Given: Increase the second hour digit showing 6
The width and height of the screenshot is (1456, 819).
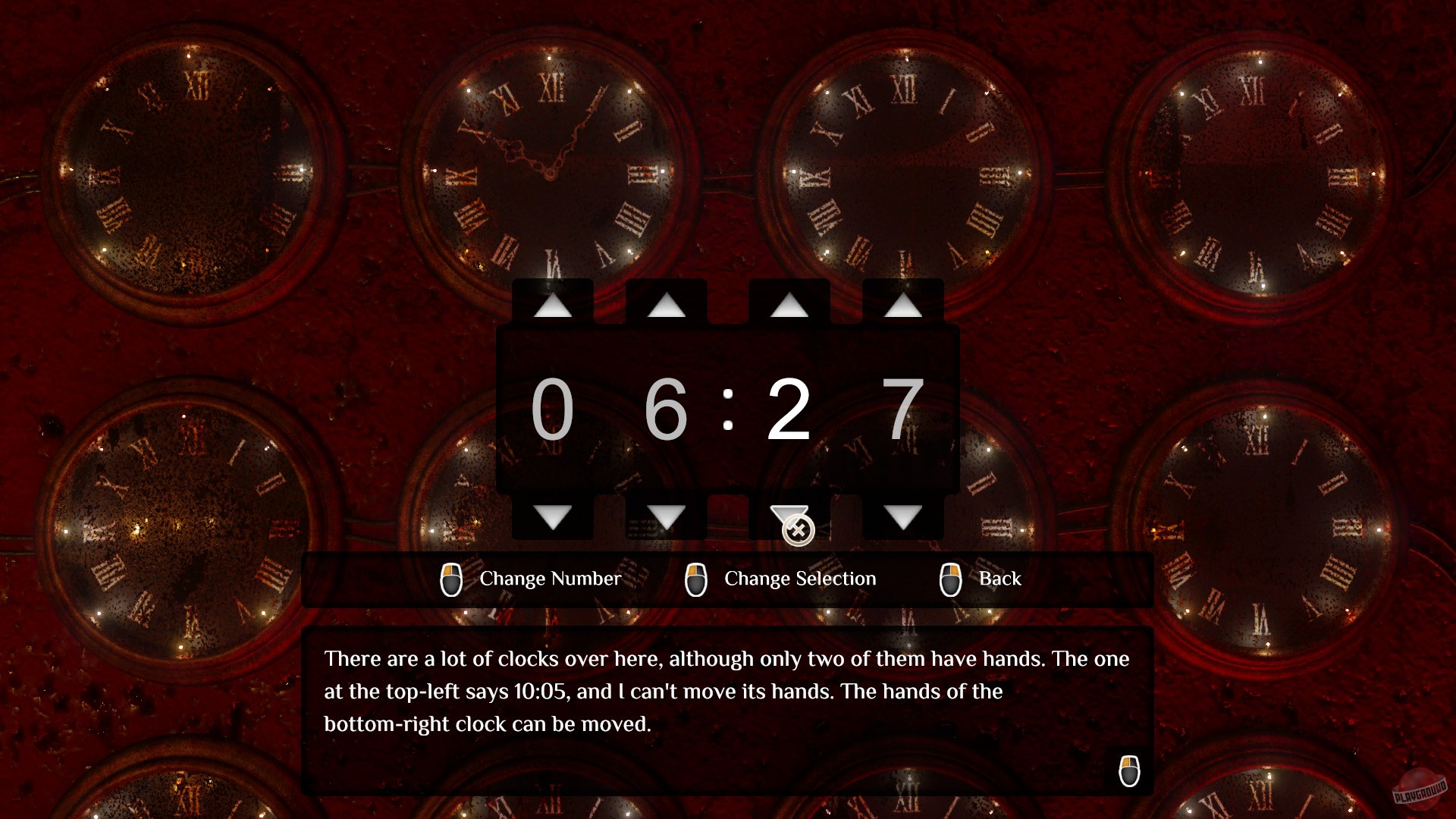Looking at the screenshot, I should pyautogui.click(x=667, y=306).
